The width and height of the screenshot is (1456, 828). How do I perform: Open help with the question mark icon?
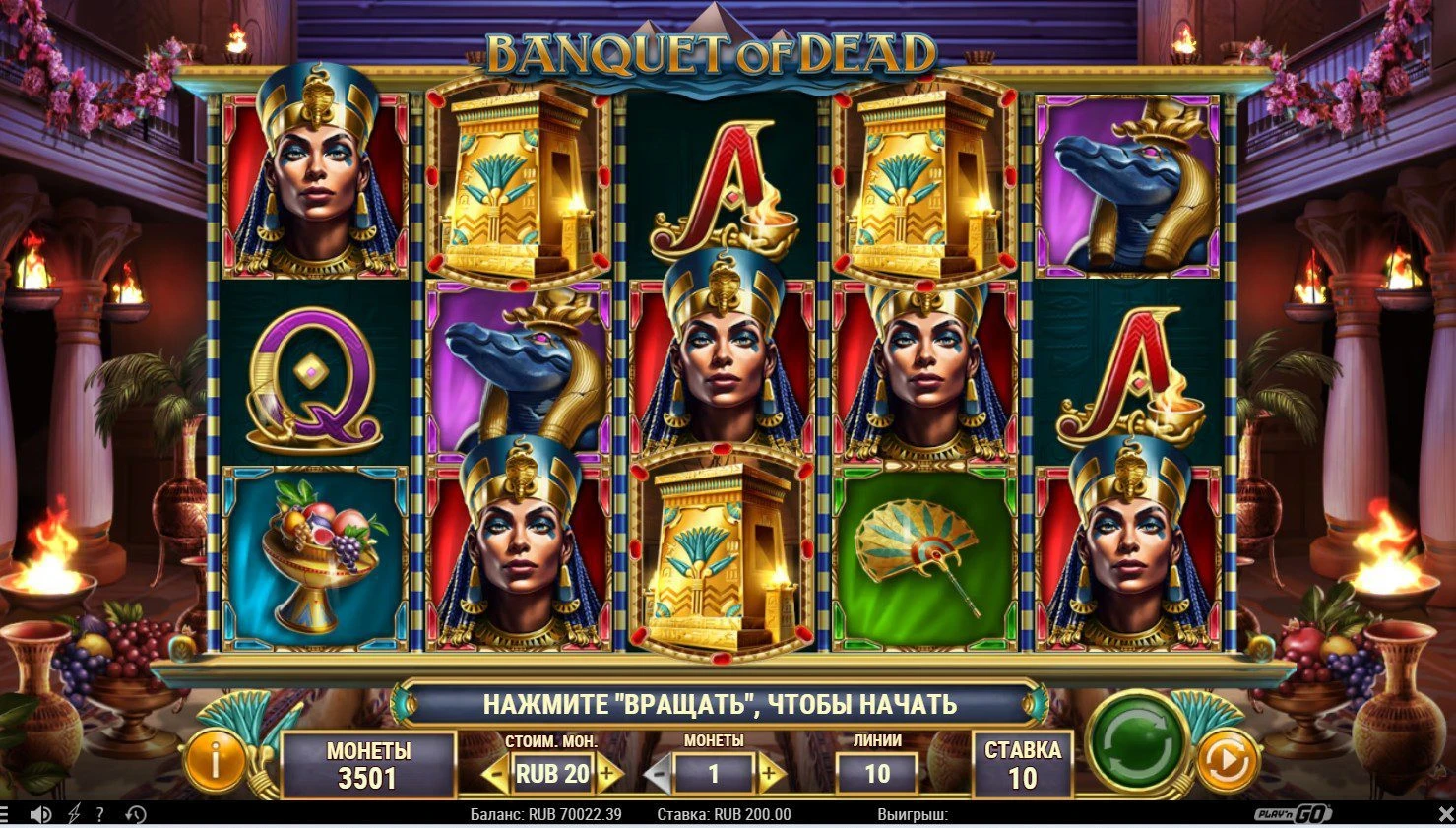point(99,814)
